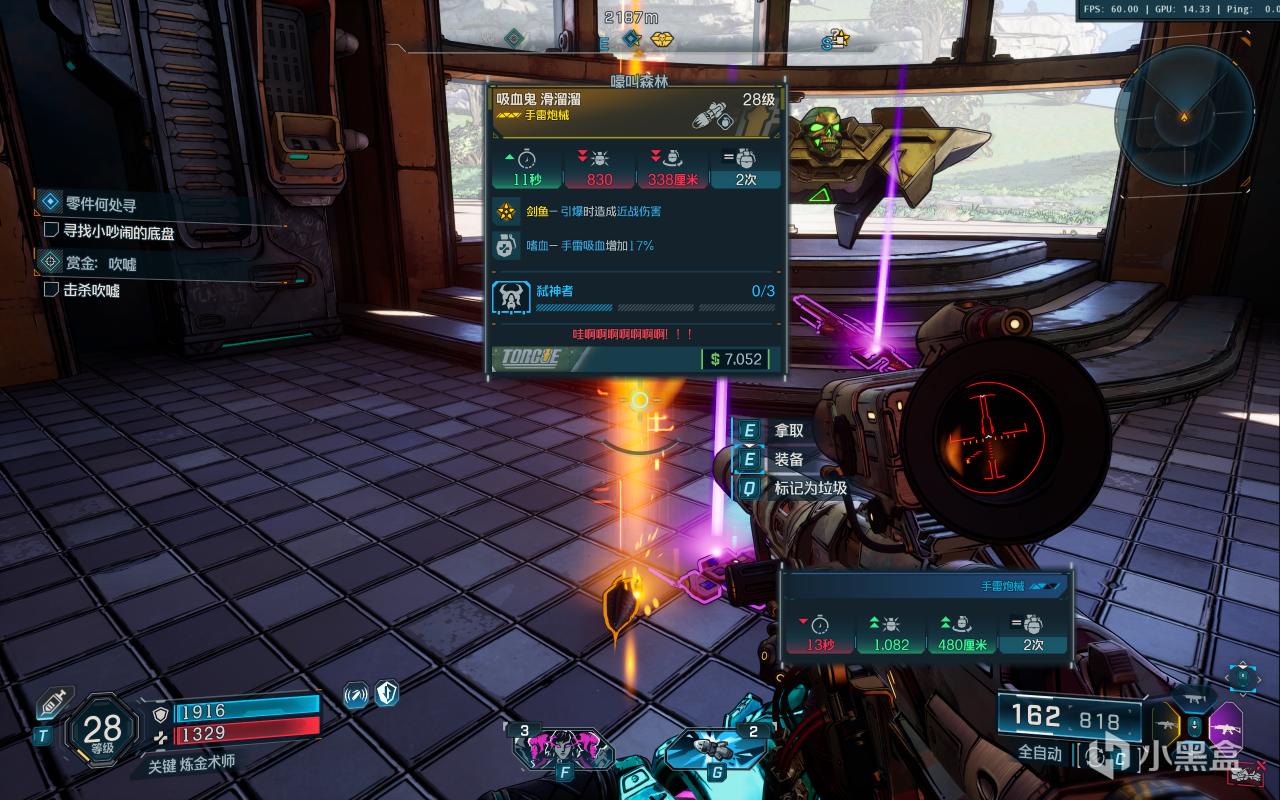
Task: Click the 嗜血 perk icon on the item card
Action: click(508, 245)
